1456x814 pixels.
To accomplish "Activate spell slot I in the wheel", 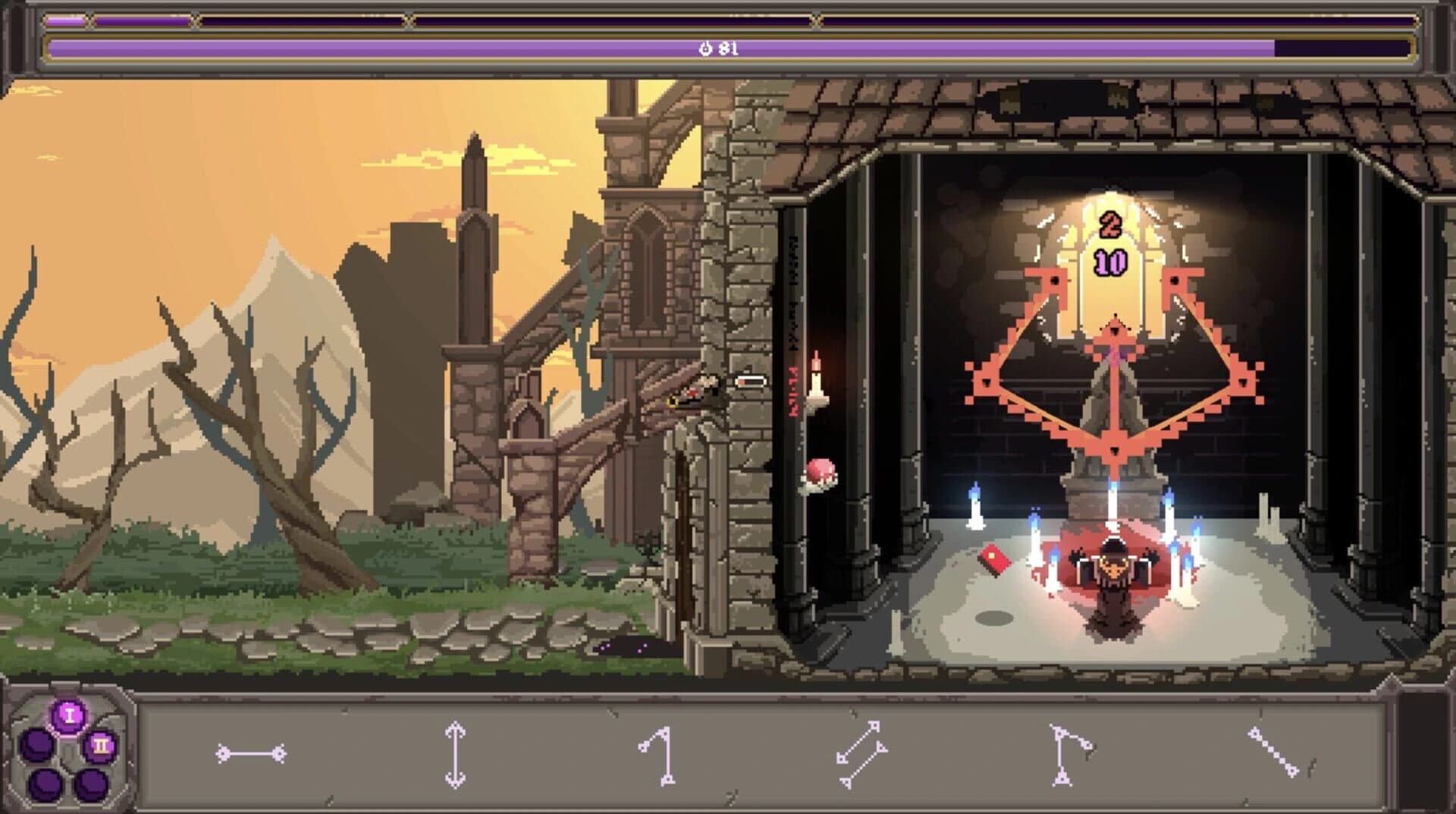I will (68, 715).
